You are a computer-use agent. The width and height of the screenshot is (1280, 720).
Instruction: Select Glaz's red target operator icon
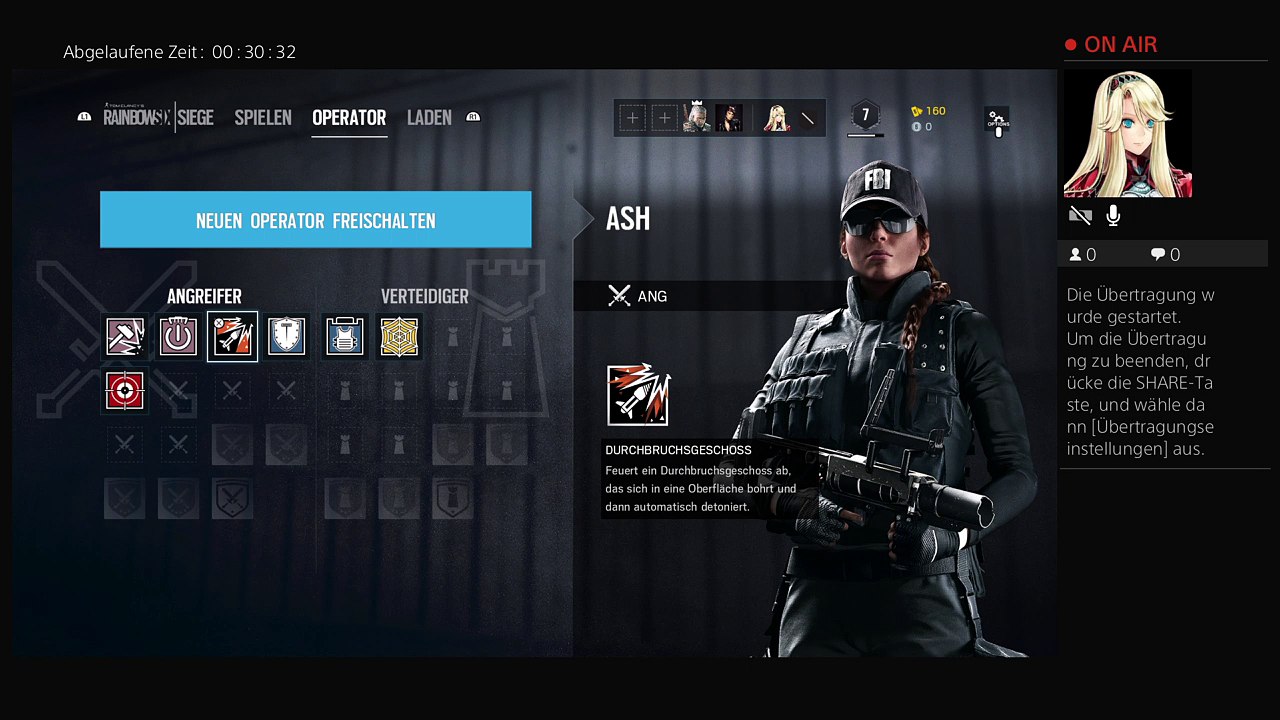tap(125, 391)
